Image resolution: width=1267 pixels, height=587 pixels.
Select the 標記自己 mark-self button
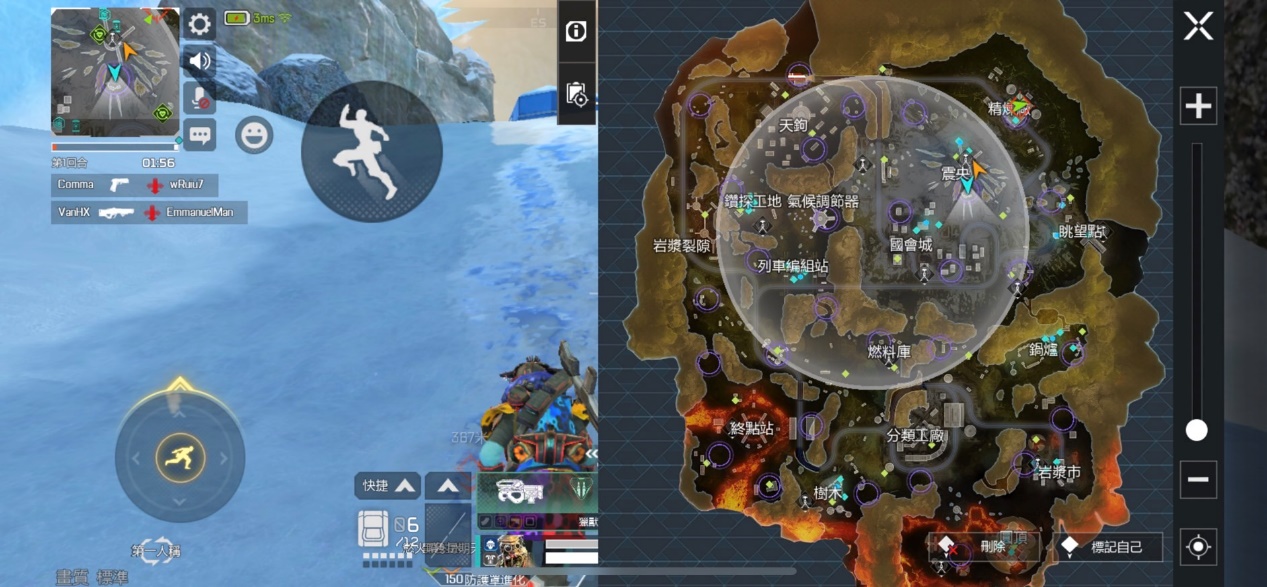[1110, 547]
